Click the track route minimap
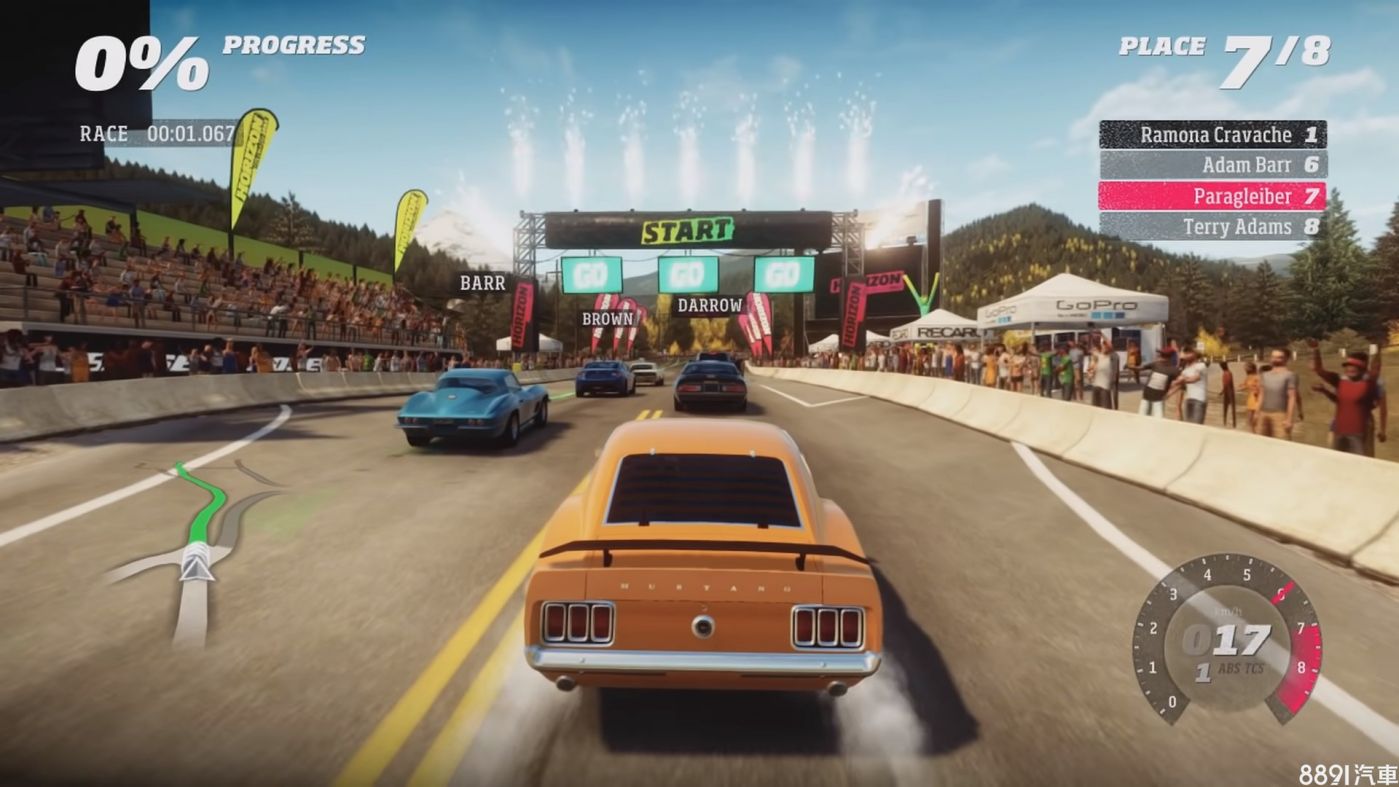This screenshot has height=787, width=1399. 197,548
